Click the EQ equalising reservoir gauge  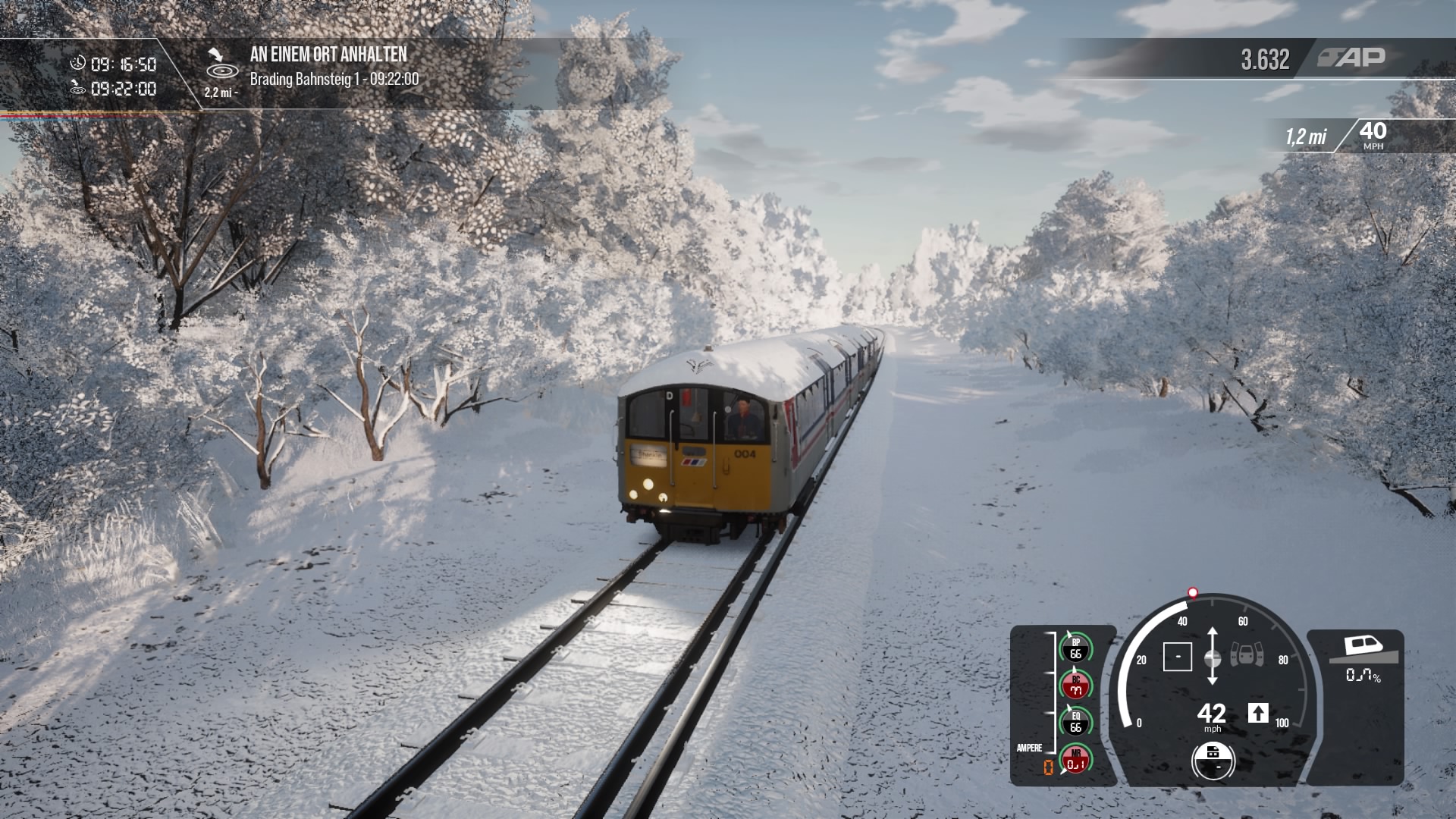1075,722
